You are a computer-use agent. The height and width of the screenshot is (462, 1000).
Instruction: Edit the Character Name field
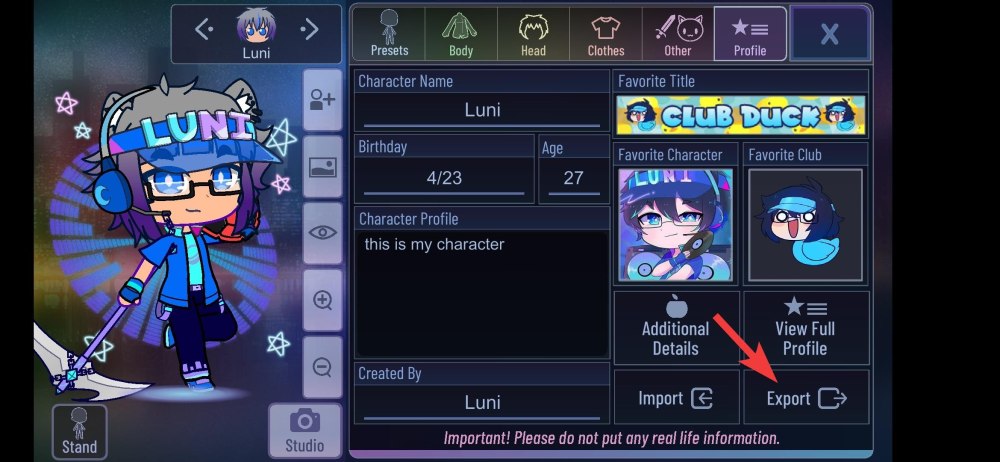point(482,110)
